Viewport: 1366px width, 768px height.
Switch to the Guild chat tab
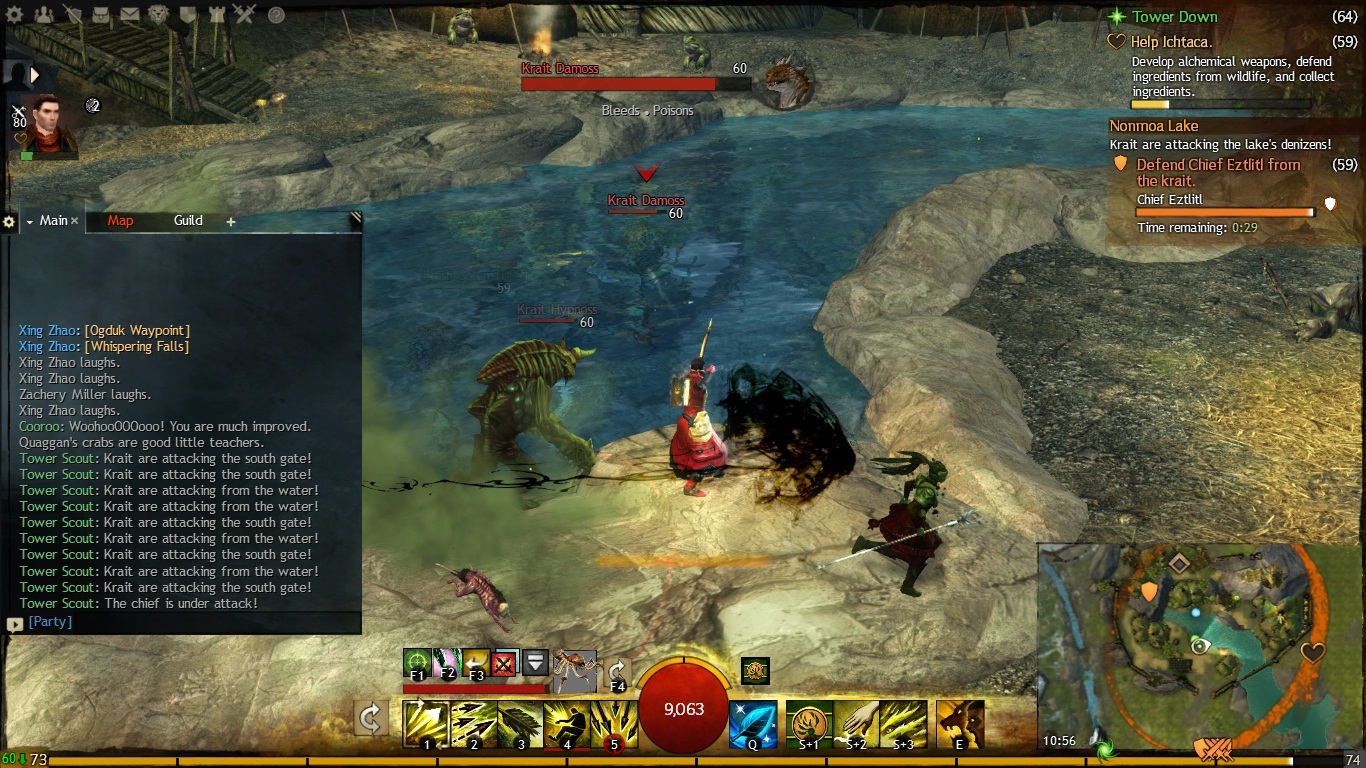[x=188, y=221]
